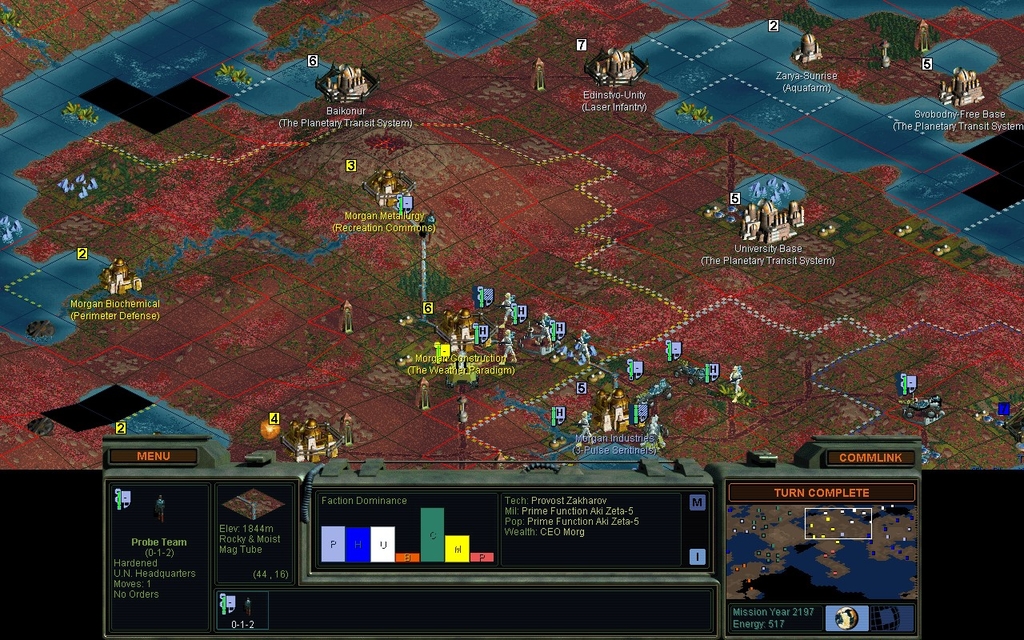Open the Zarya-Sunrise base
Viewport: 1024px width, 640px height.
click(x=806, y=48)
